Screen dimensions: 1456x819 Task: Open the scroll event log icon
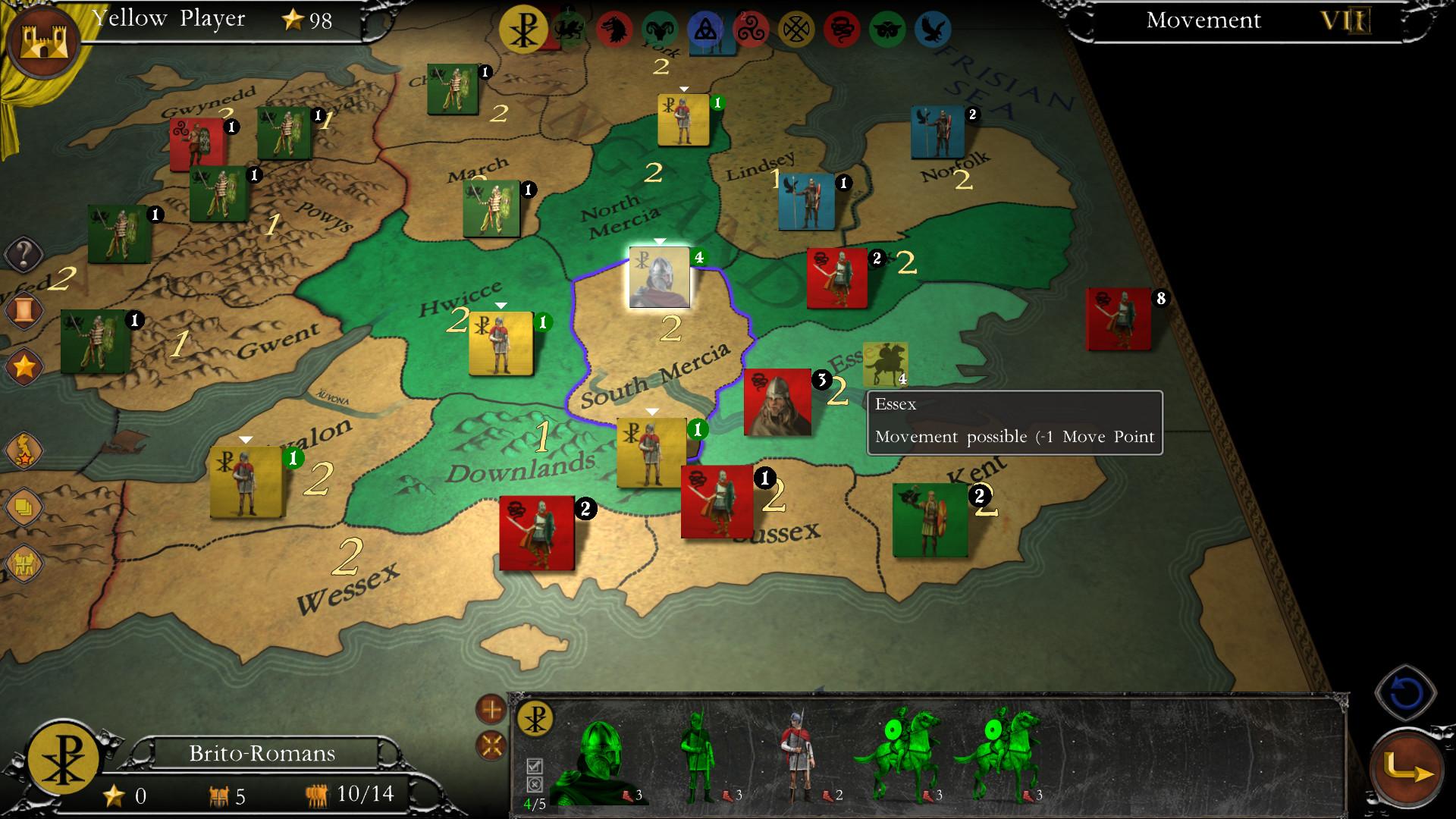pyautogui.click(x=24, y=311)
